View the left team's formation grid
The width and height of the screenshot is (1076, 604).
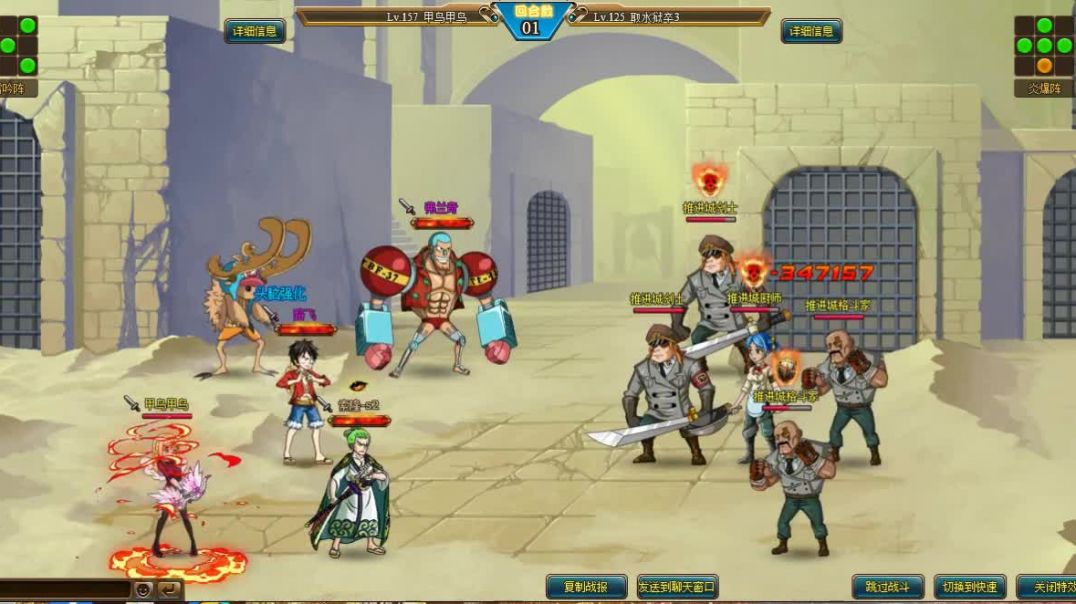tap(18, 45)
